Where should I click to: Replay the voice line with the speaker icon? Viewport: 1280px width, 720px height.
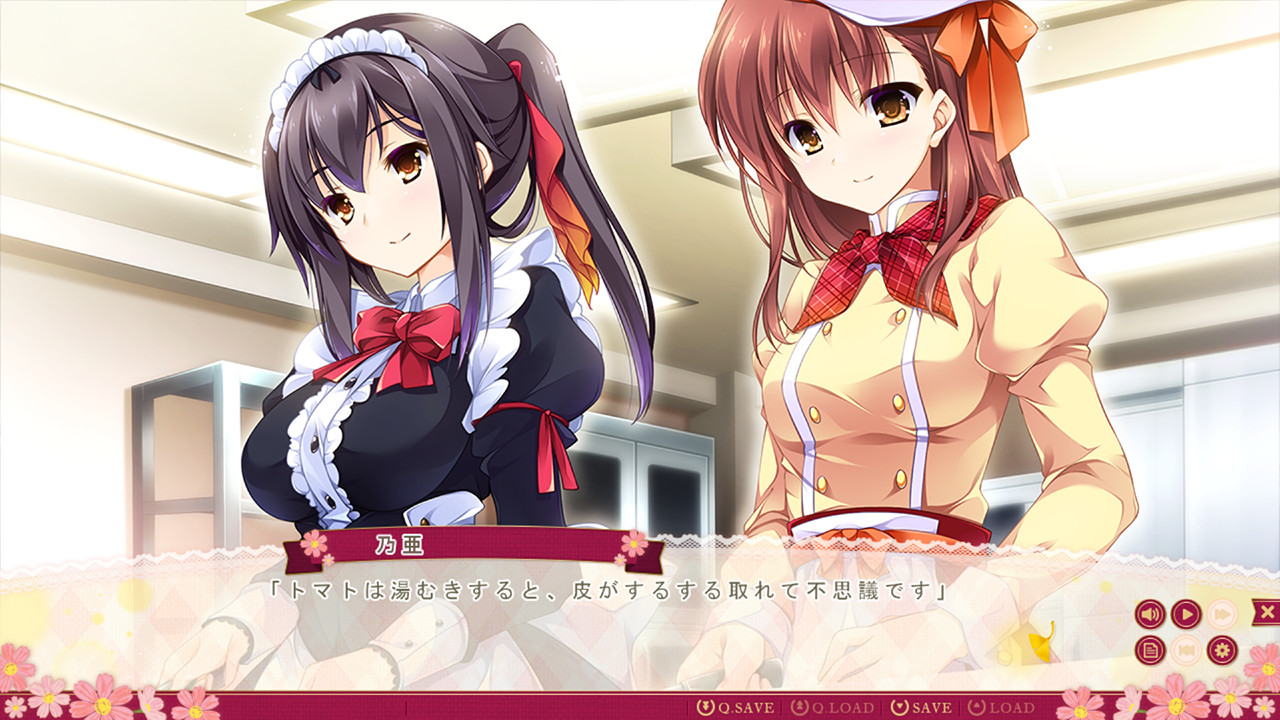(1149, 614)
